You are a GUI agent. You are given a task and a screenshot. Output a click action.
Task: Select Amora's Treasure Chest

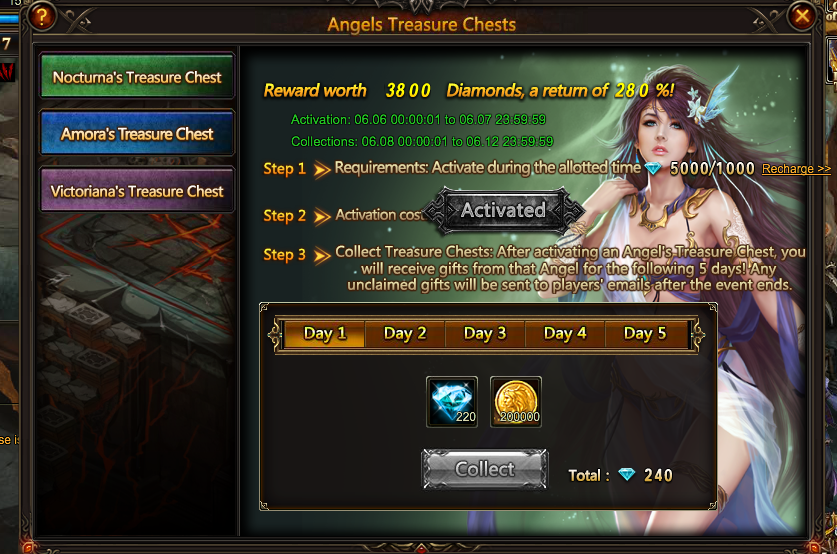[137, 134]
